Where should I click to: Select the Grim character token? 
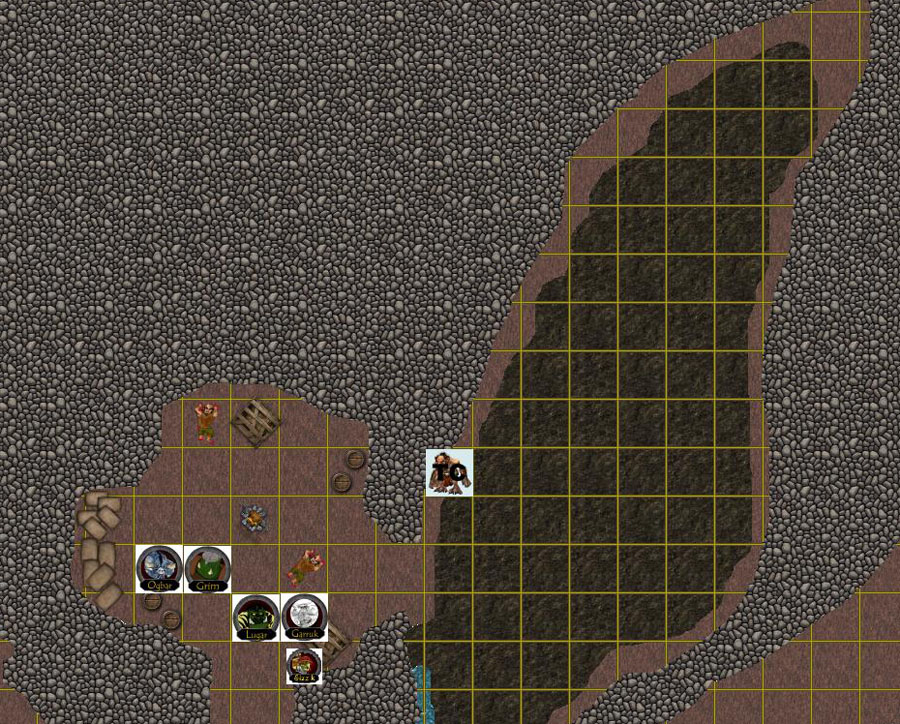point(208,569)
